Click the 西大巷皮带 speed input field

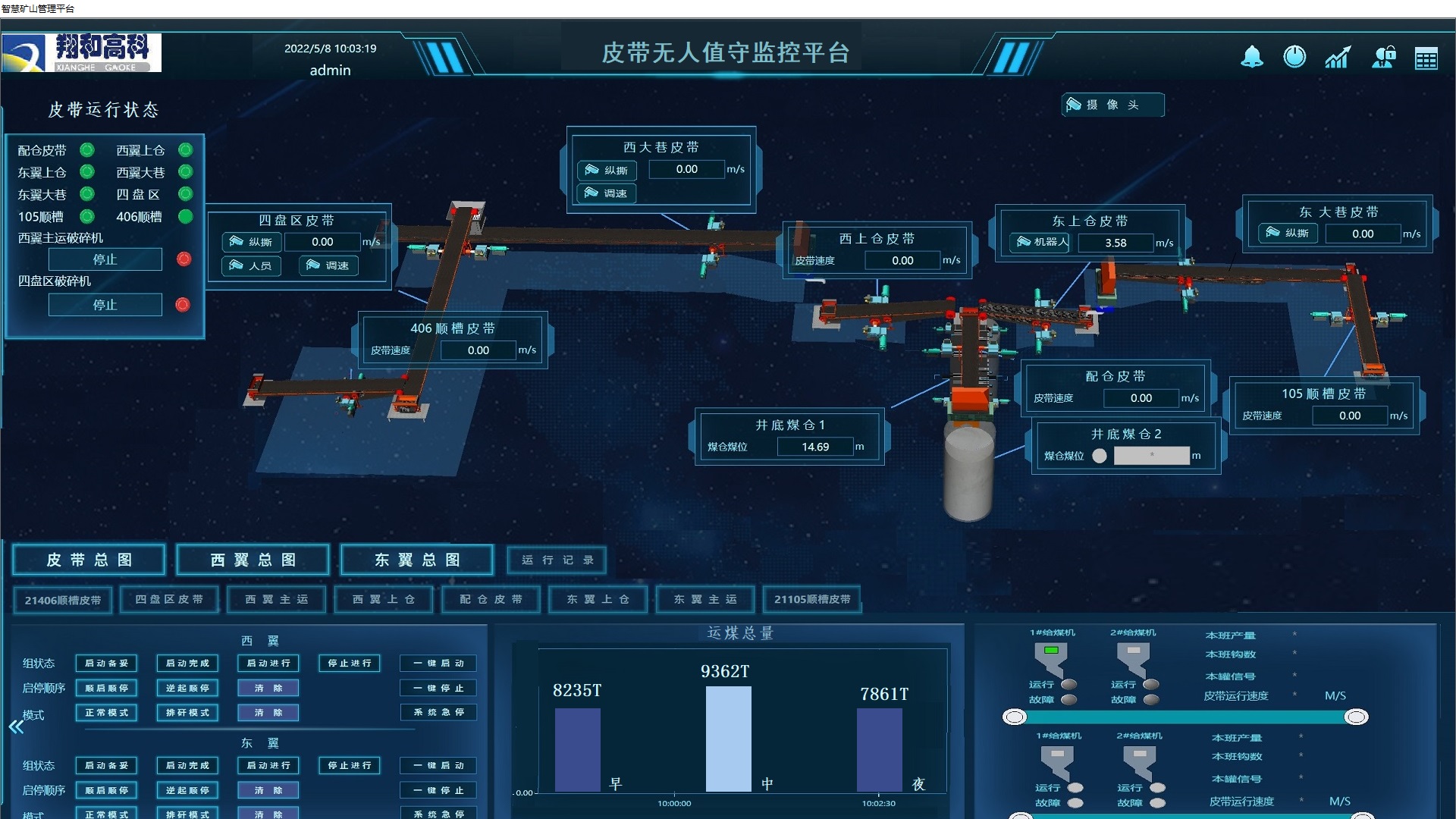[686, 169]
